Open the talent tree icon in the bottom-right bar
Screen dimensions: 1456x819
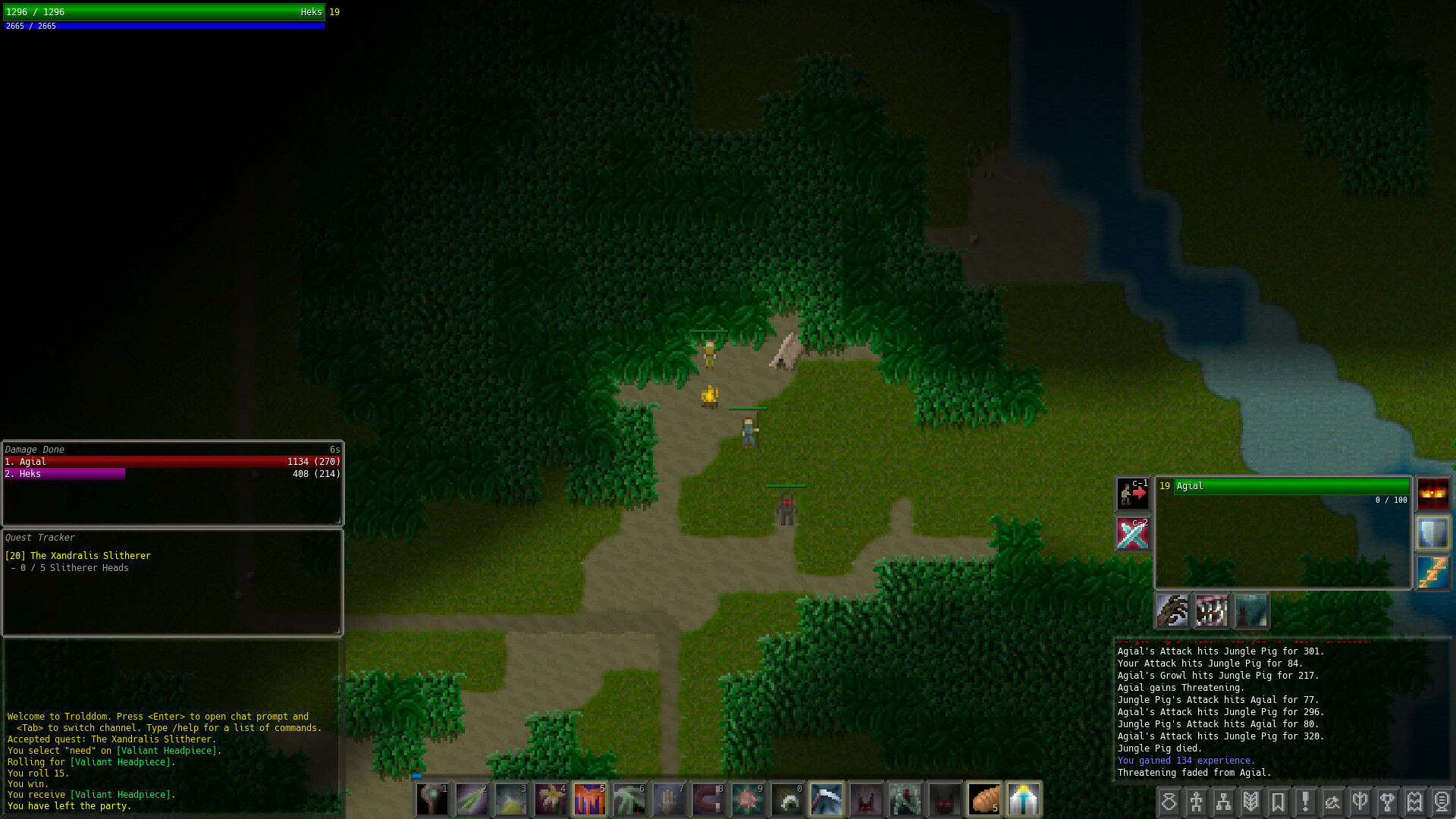pyautogui.click(x=1225, y=800)
